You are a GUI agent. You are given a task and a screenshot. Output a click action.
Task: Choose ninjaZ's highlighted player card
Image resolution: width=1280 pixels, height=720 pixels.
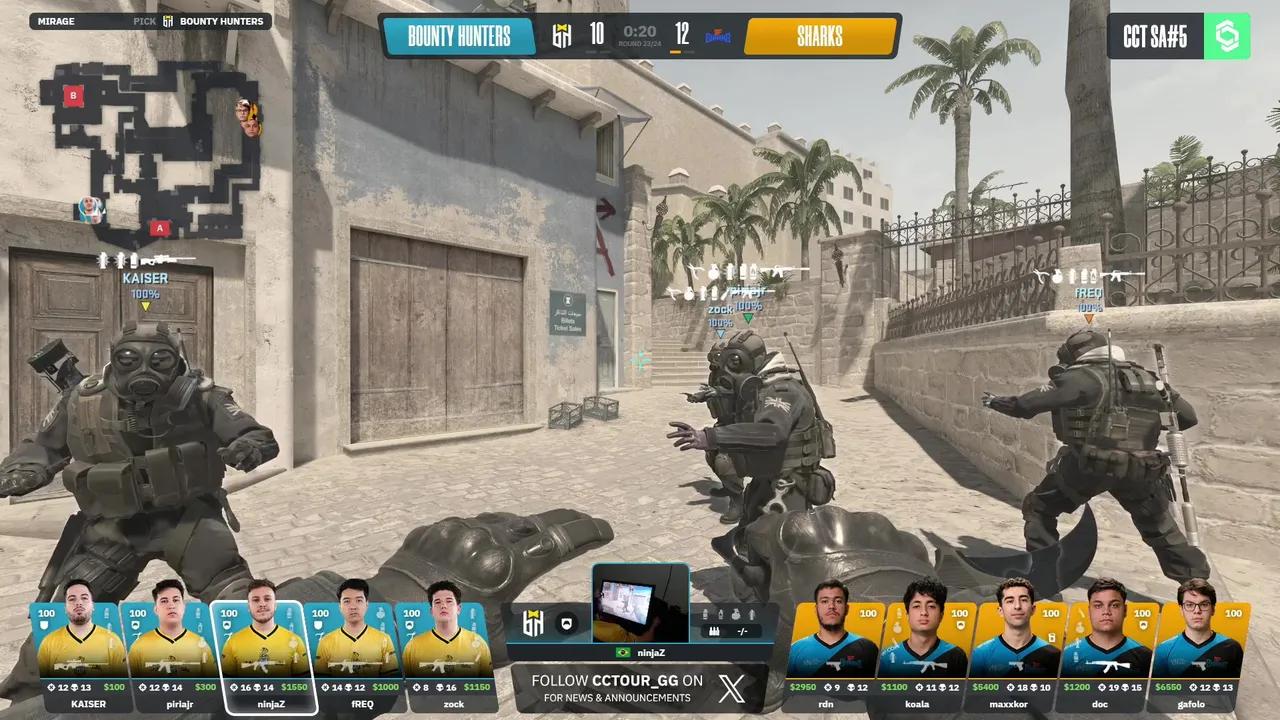pyautogui.click(x=262, y=655)
